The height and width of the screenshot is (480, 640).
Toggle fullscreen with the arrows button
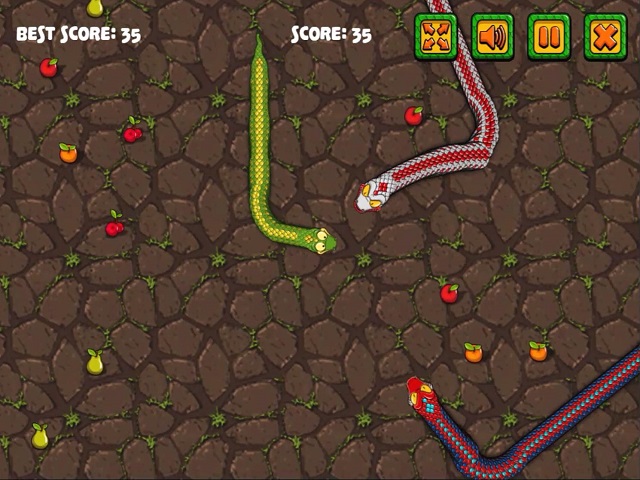point(436,37)
